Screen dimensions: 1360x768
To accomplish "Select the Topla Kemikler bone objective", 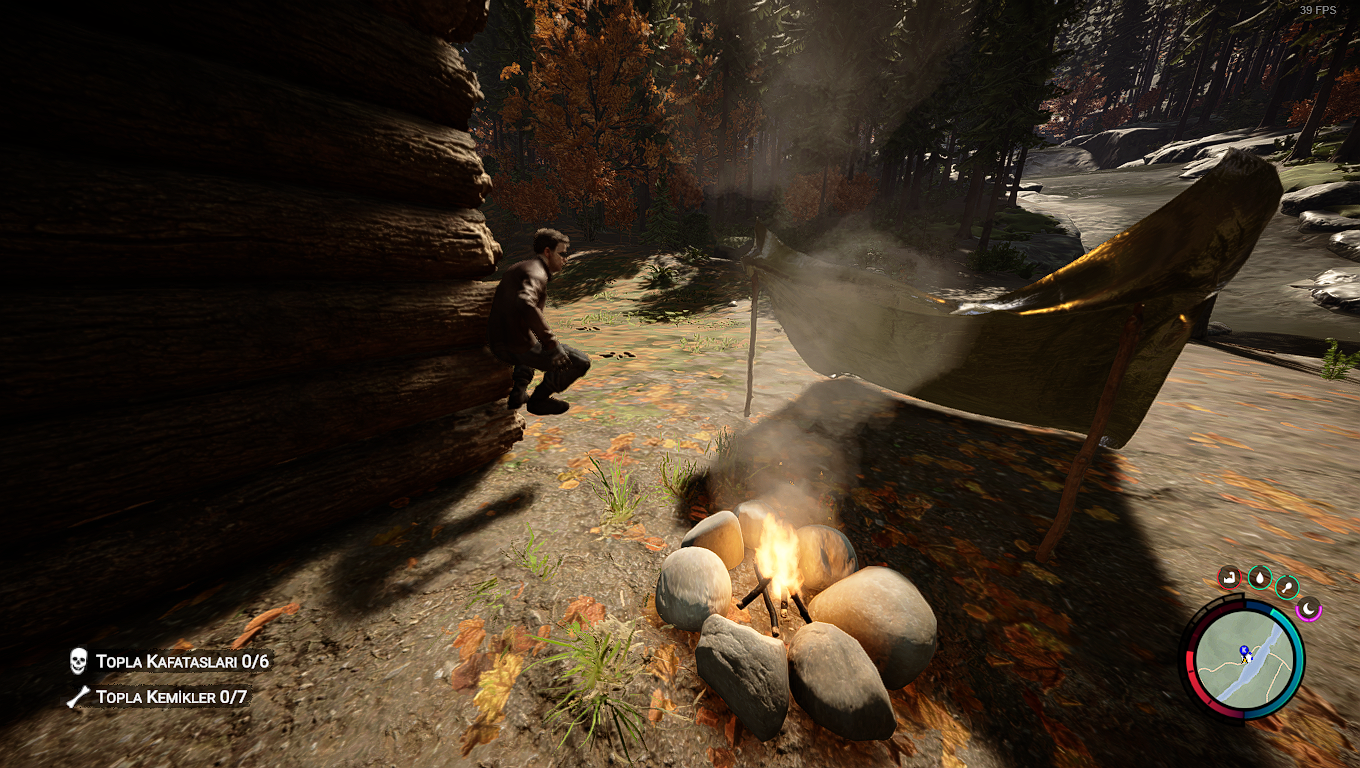I will click(158, 696).
